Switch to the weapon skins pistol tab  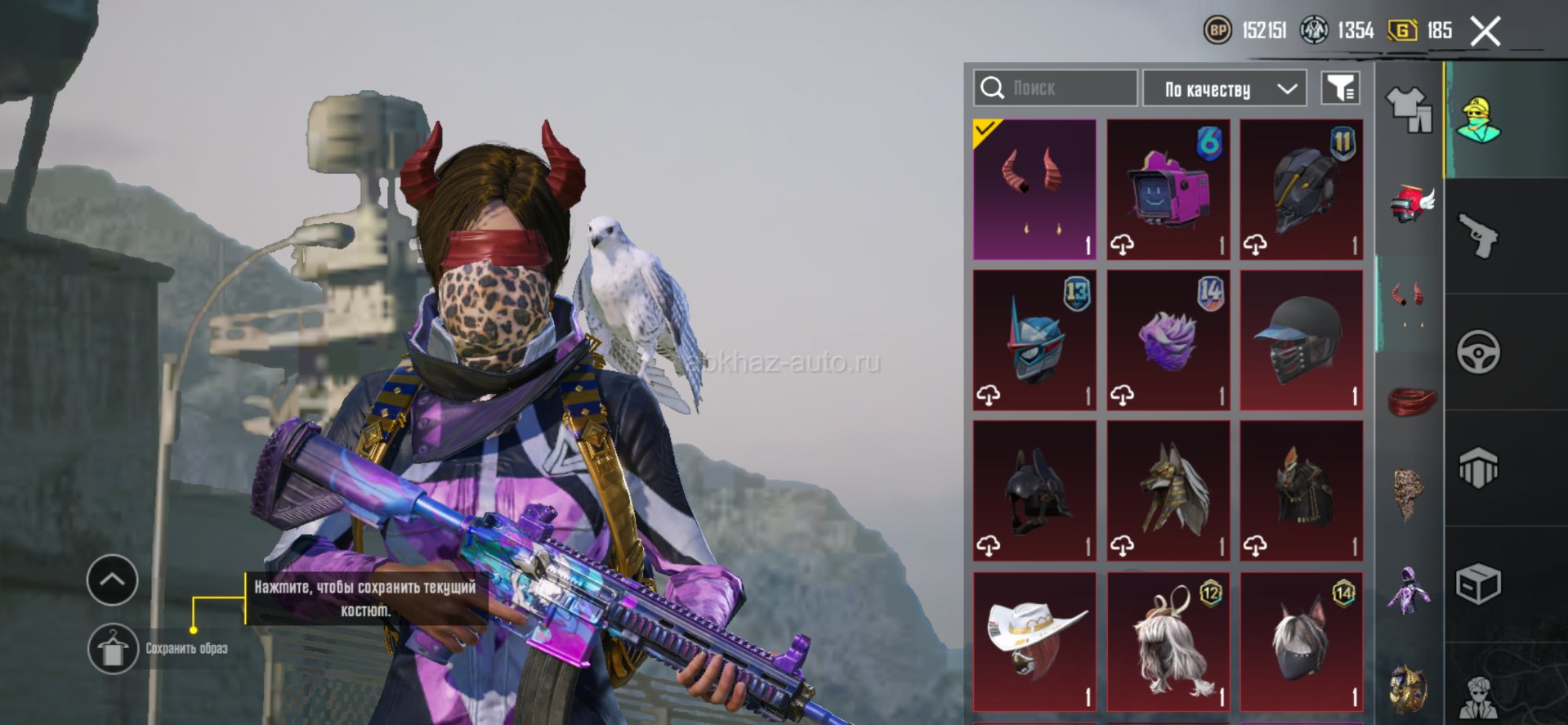1478,236
